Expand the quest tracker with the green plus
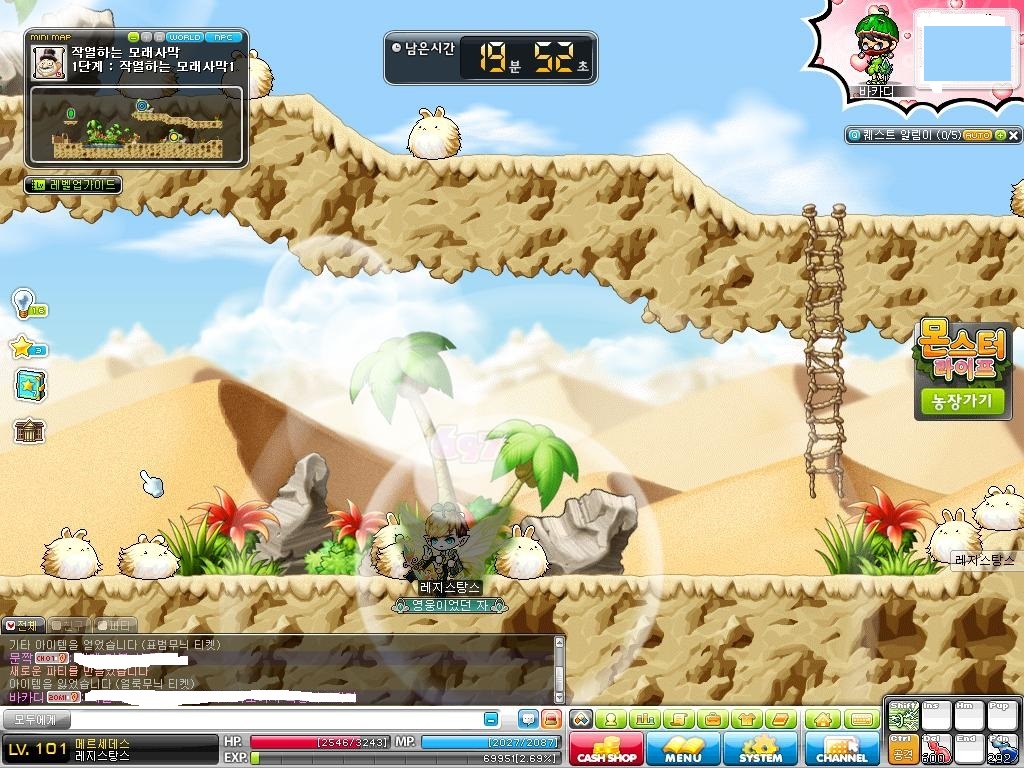1024x768 pixels. (x=998, y=135)
